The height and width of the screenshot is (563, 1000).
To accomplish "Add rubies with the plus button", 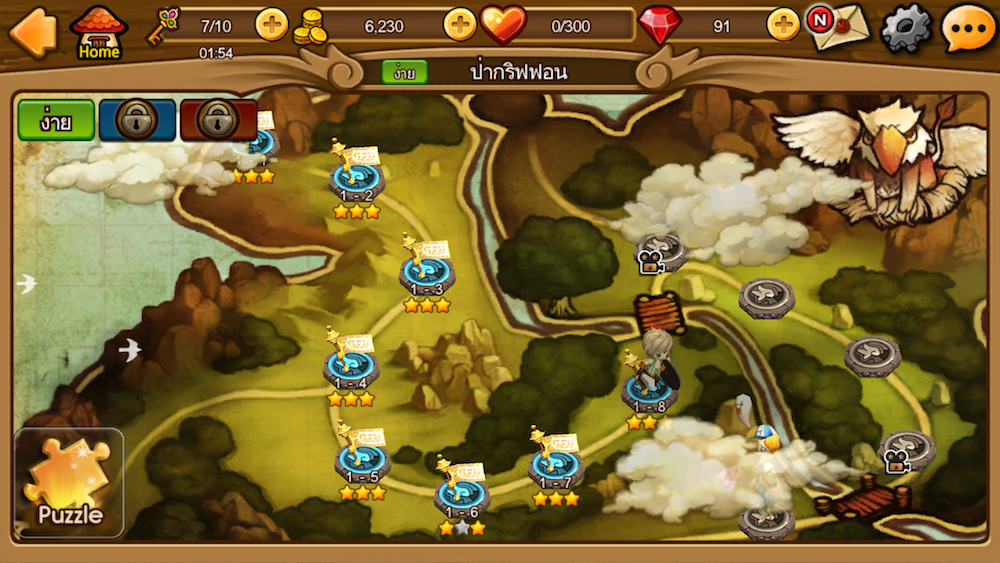I will click(x=783, y=24).
